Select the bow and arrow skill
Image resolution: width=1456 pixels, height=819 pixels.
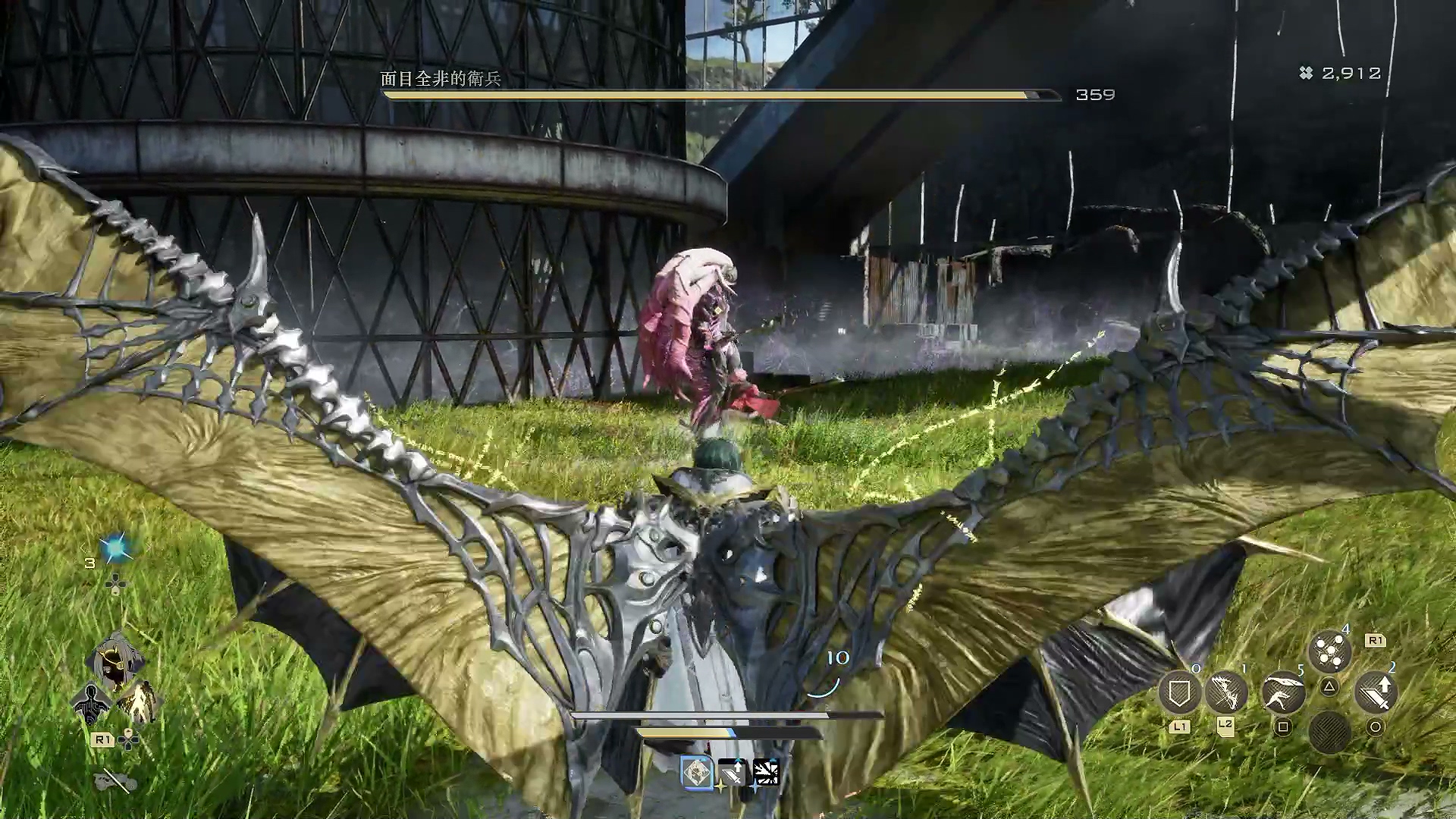tap(1225, 691)
